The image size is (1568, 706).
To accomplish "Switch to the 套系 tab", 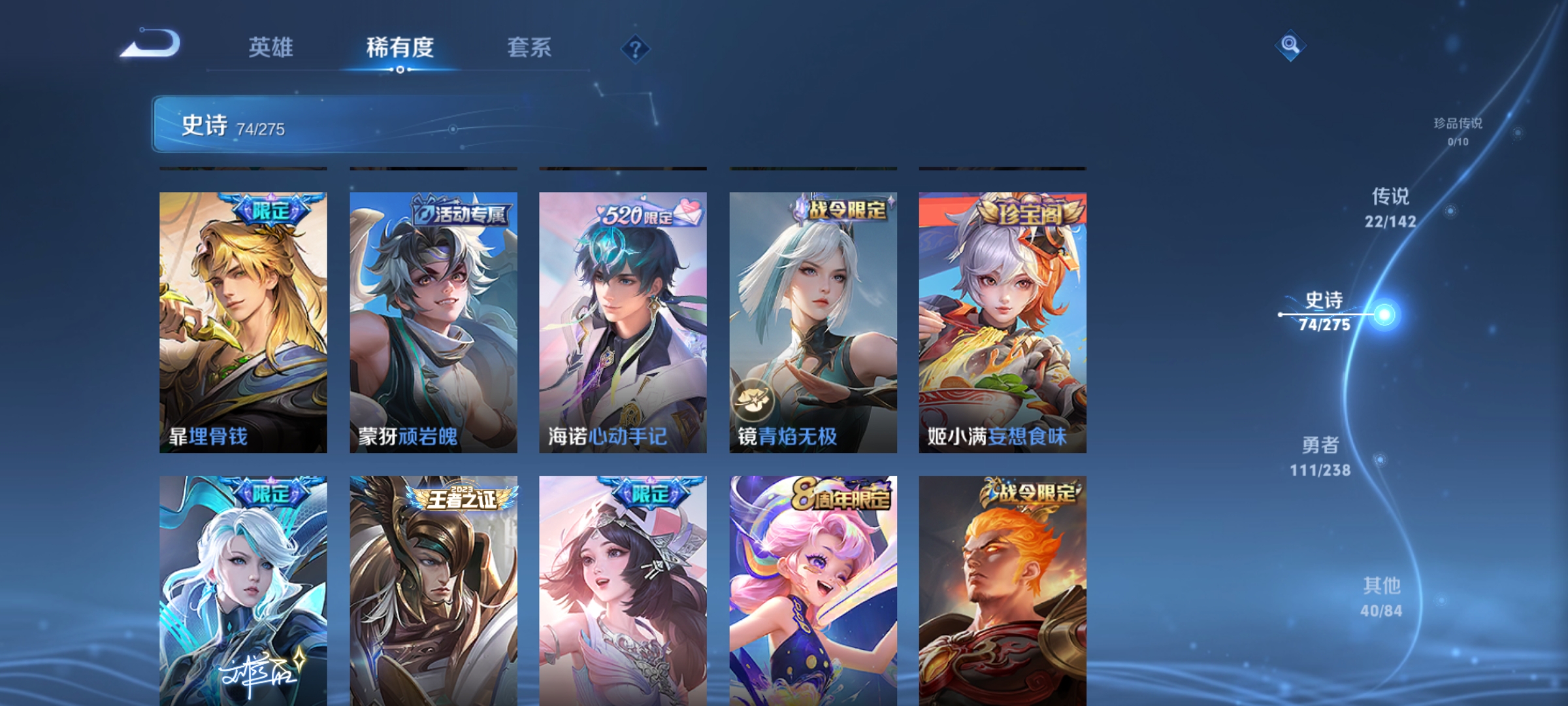I will (531, 47).
